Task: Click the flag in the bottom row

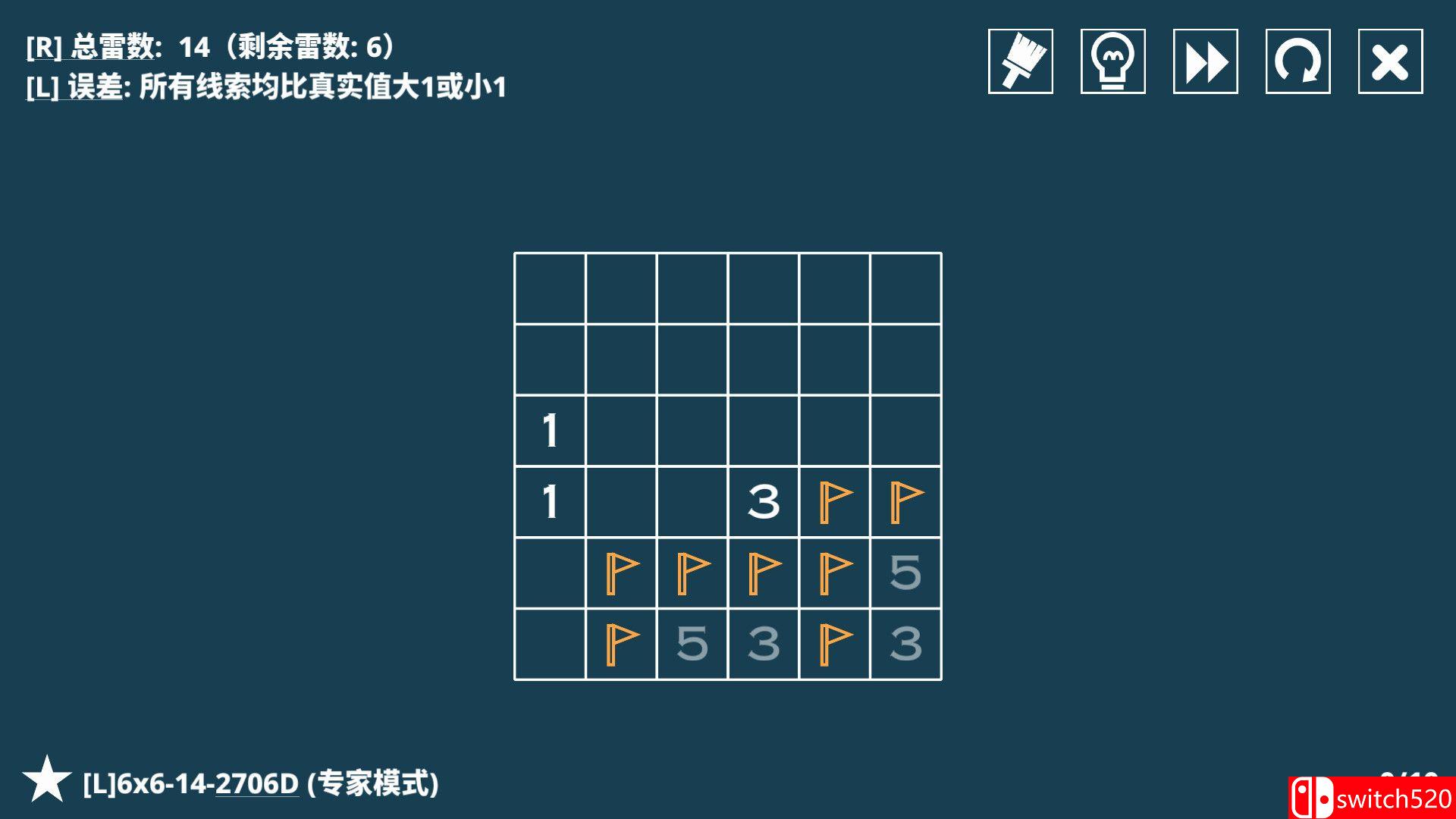Action: pos(623,643)
